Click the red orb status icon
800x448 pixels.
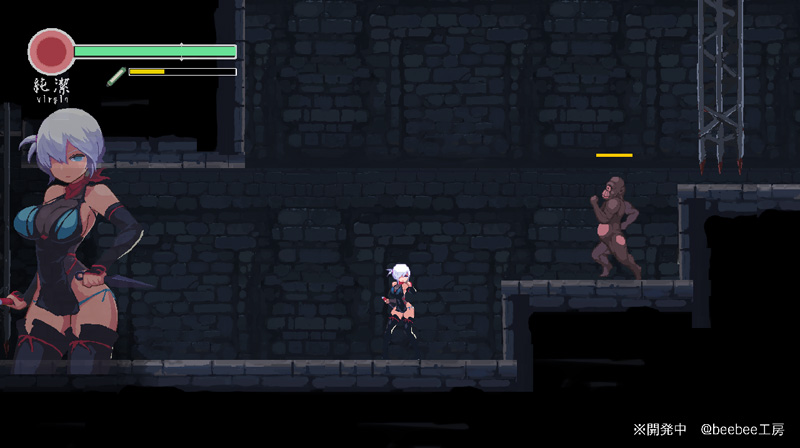(x=51, y=50)
